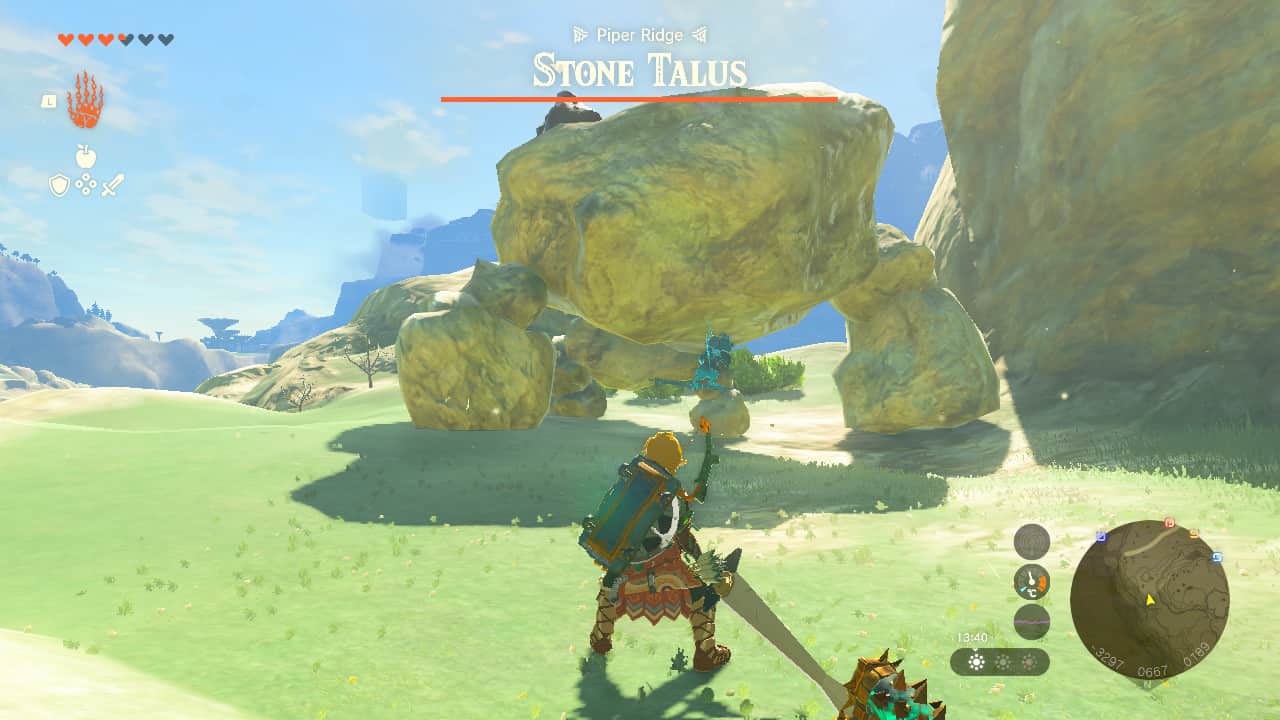
Task: Click the yellow player arrow on minimap
Action: tap(1151, 600)
